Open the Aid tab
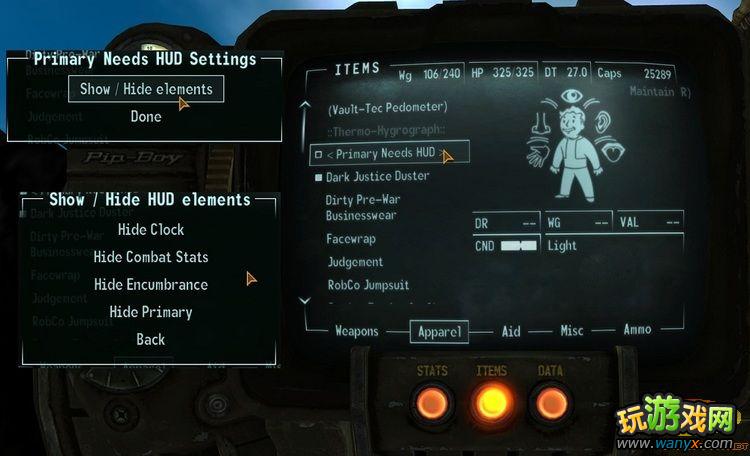This screenshot has height=456, width=750. coord(511,331)
